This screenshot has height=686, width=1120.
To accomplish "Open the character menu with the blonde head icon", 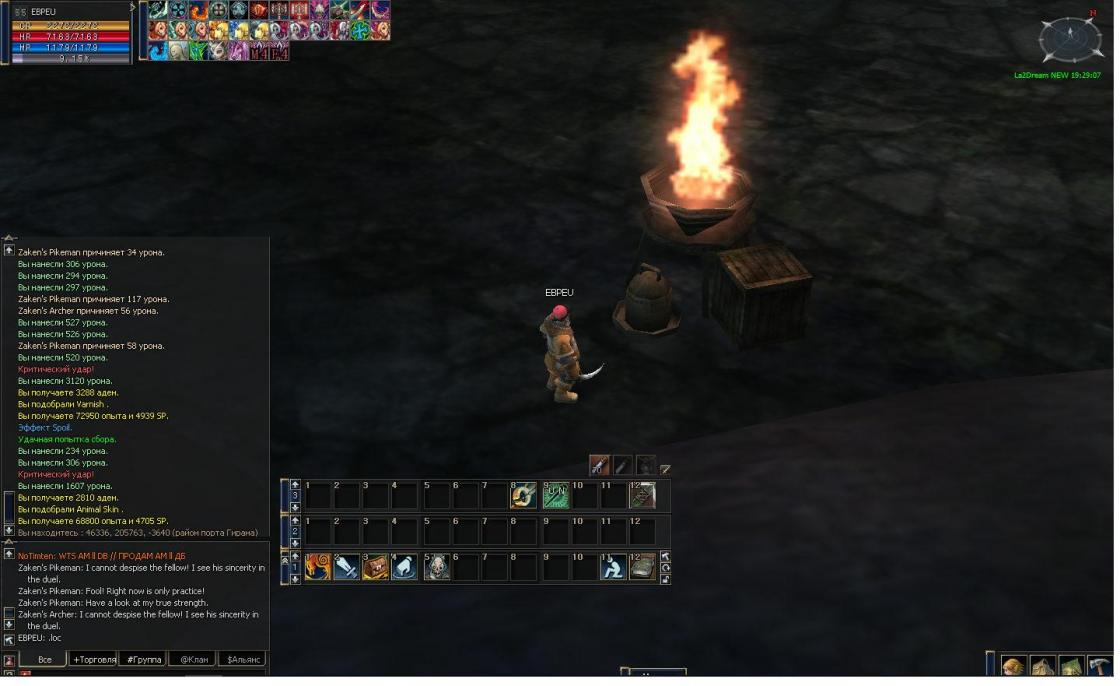I will pyautogui.click(x=1014, y=667).
